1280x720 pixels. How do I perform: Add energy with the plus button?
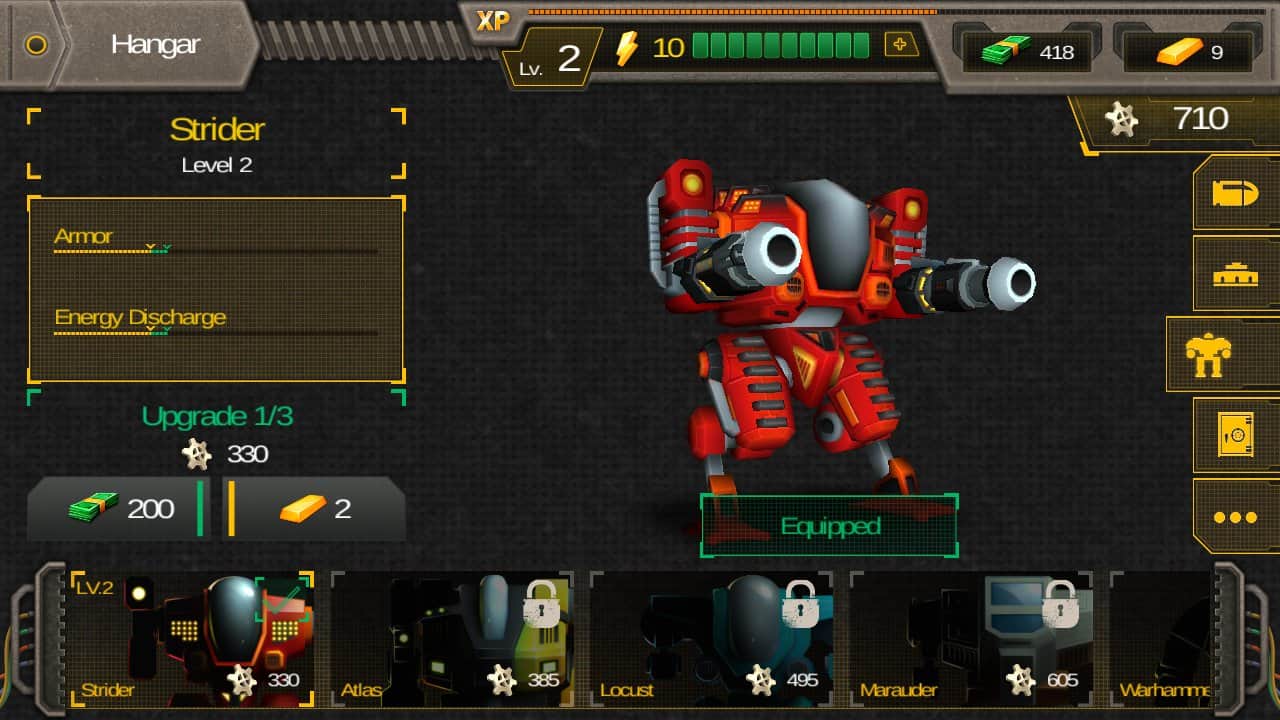901,46
